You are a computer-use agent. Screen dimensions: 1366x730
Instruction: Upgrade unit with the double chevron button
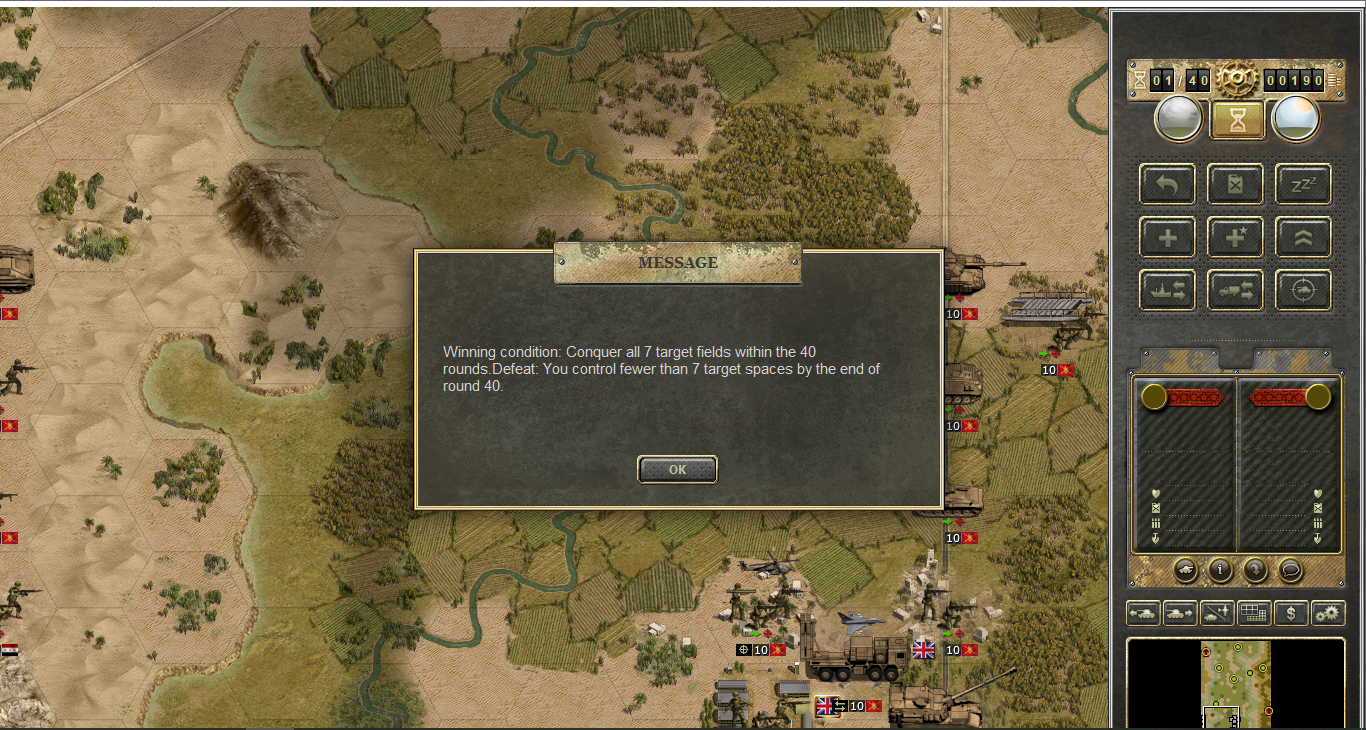pos(1303,238)
